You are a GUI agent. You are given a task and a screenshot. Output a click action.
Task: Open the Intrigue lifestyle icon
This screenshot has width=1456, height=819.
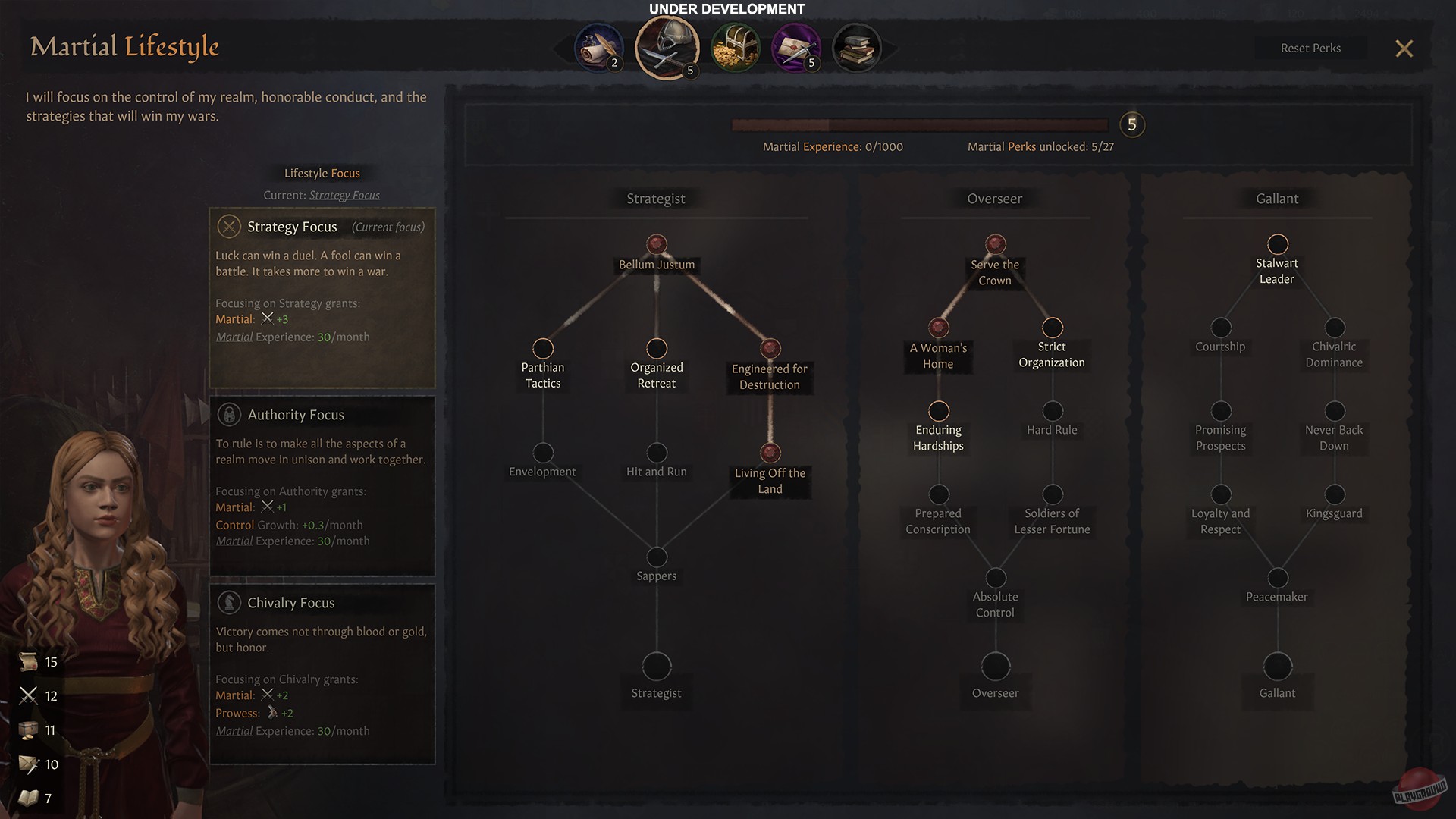795,47
